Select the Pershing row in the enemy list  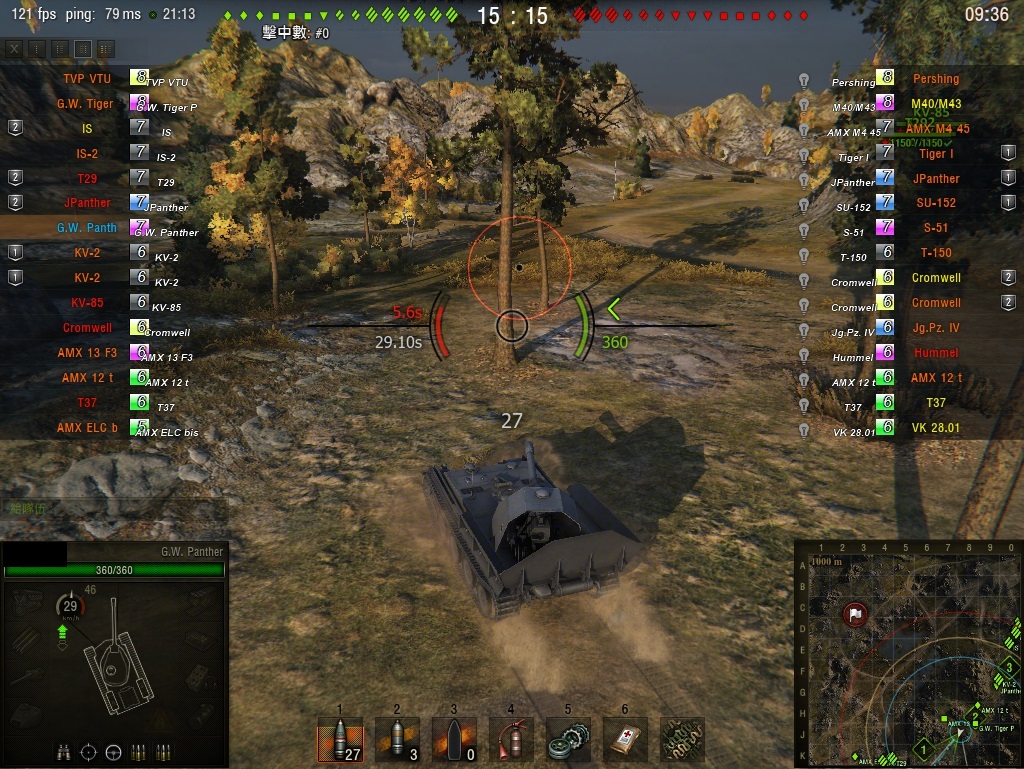(935, 79)
